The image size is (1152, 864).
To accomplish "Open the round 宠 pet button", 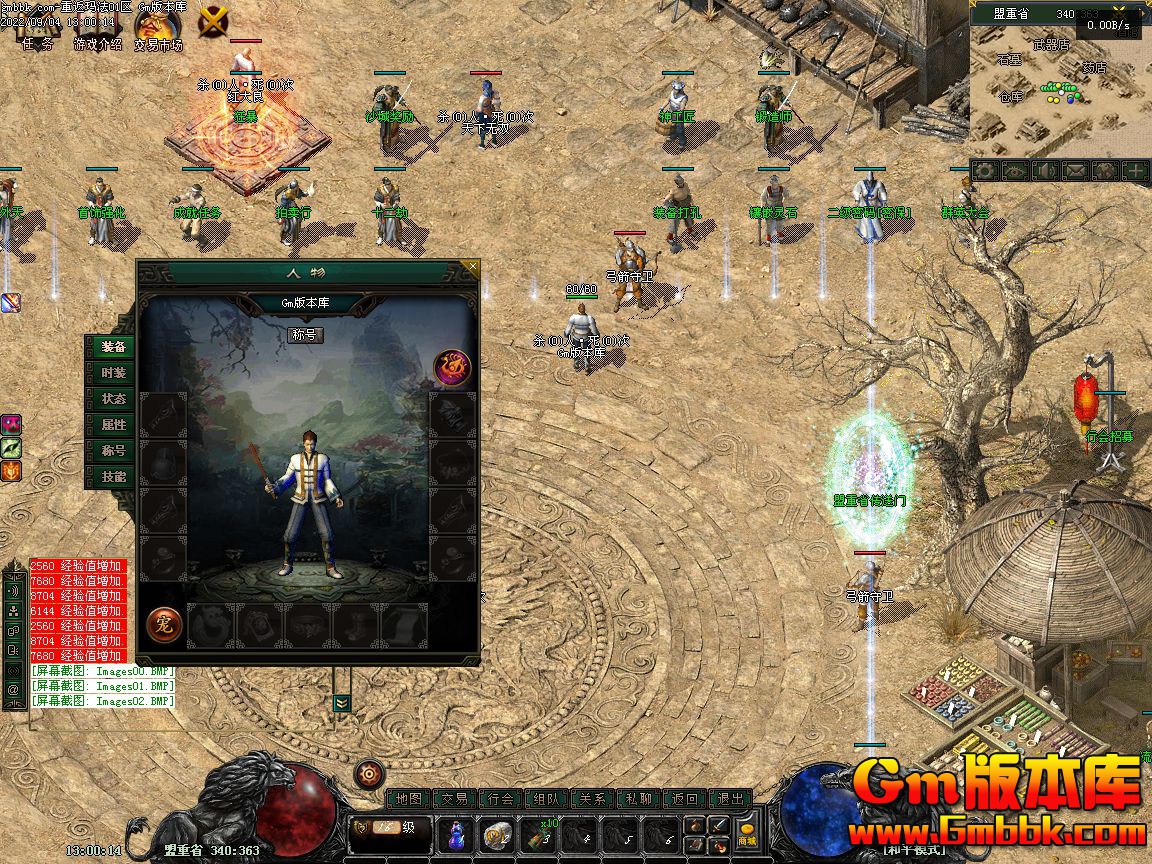I will pyautogui.click(x=164, y=624).
